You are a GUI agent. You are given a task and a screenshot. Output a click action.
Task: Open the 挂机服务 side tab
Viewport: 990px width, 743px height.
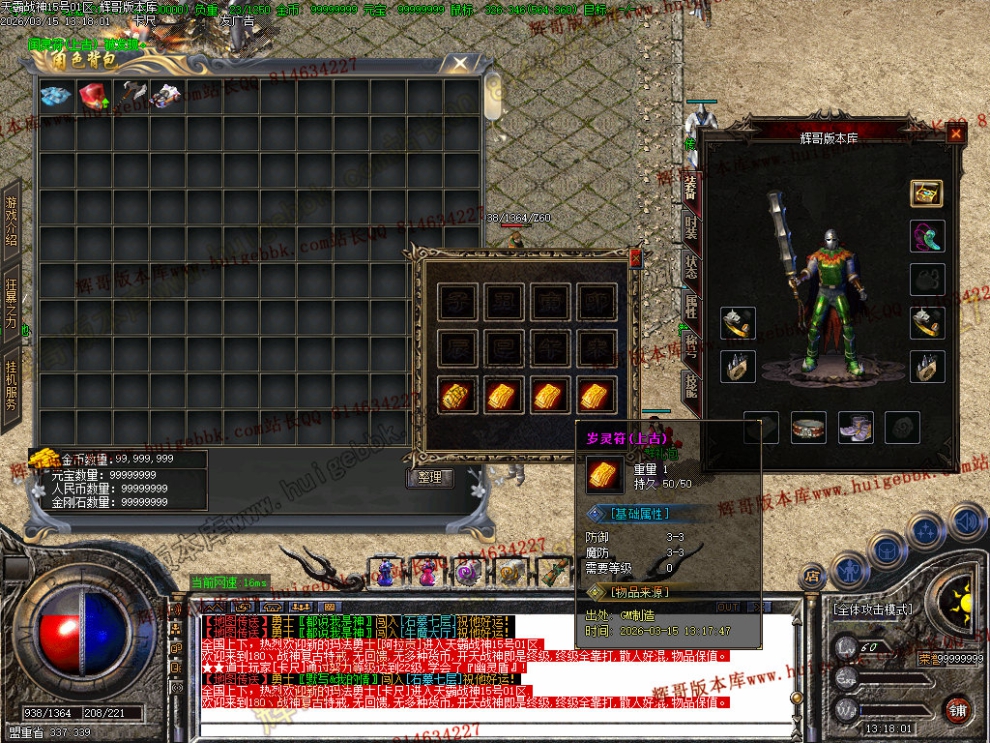point(11,382)
